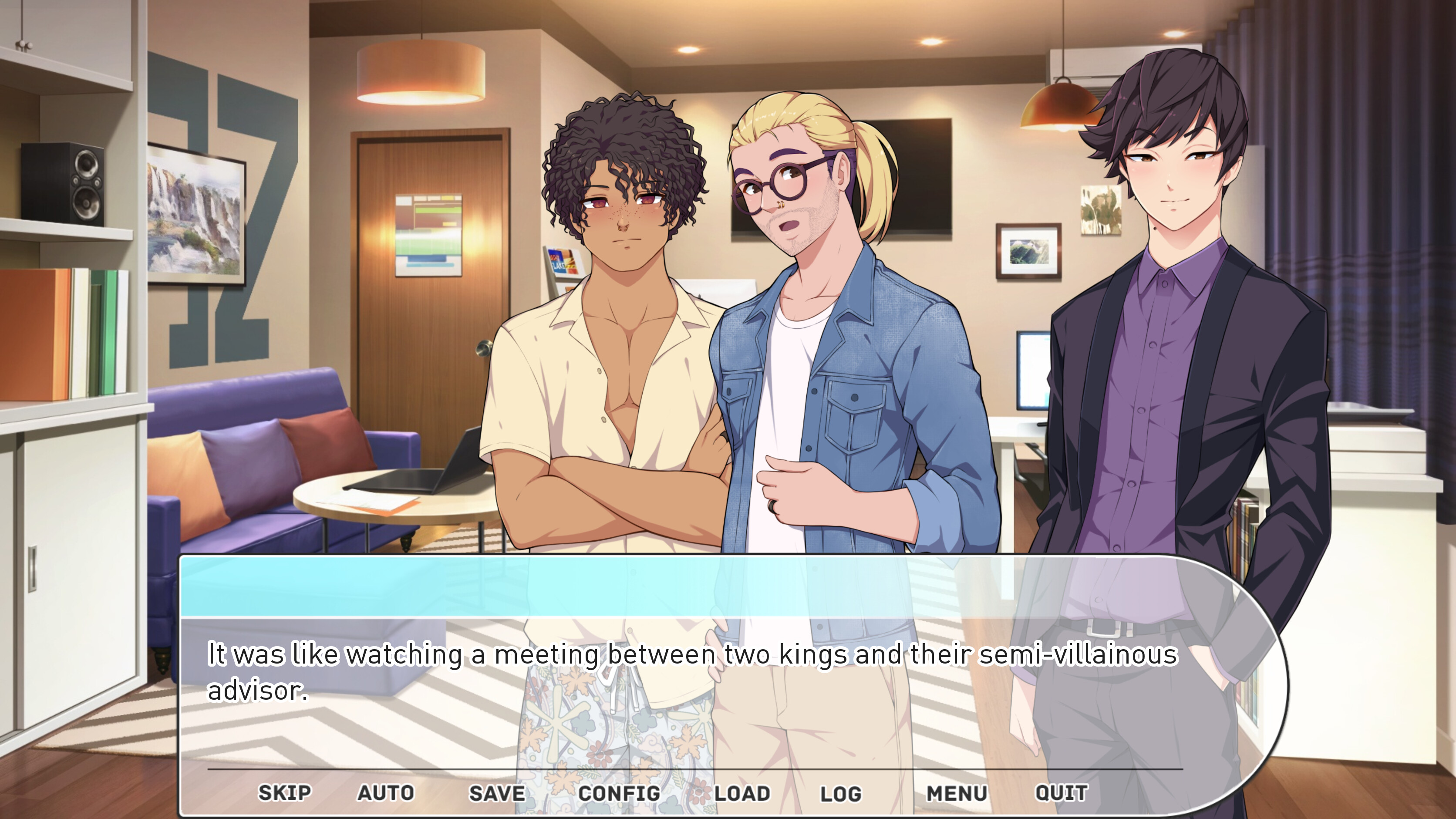The width and height of the screenshot is (1456, 819).
Task: Click SKIP to fast-forward the dialogue
Action: pos(284,793)
